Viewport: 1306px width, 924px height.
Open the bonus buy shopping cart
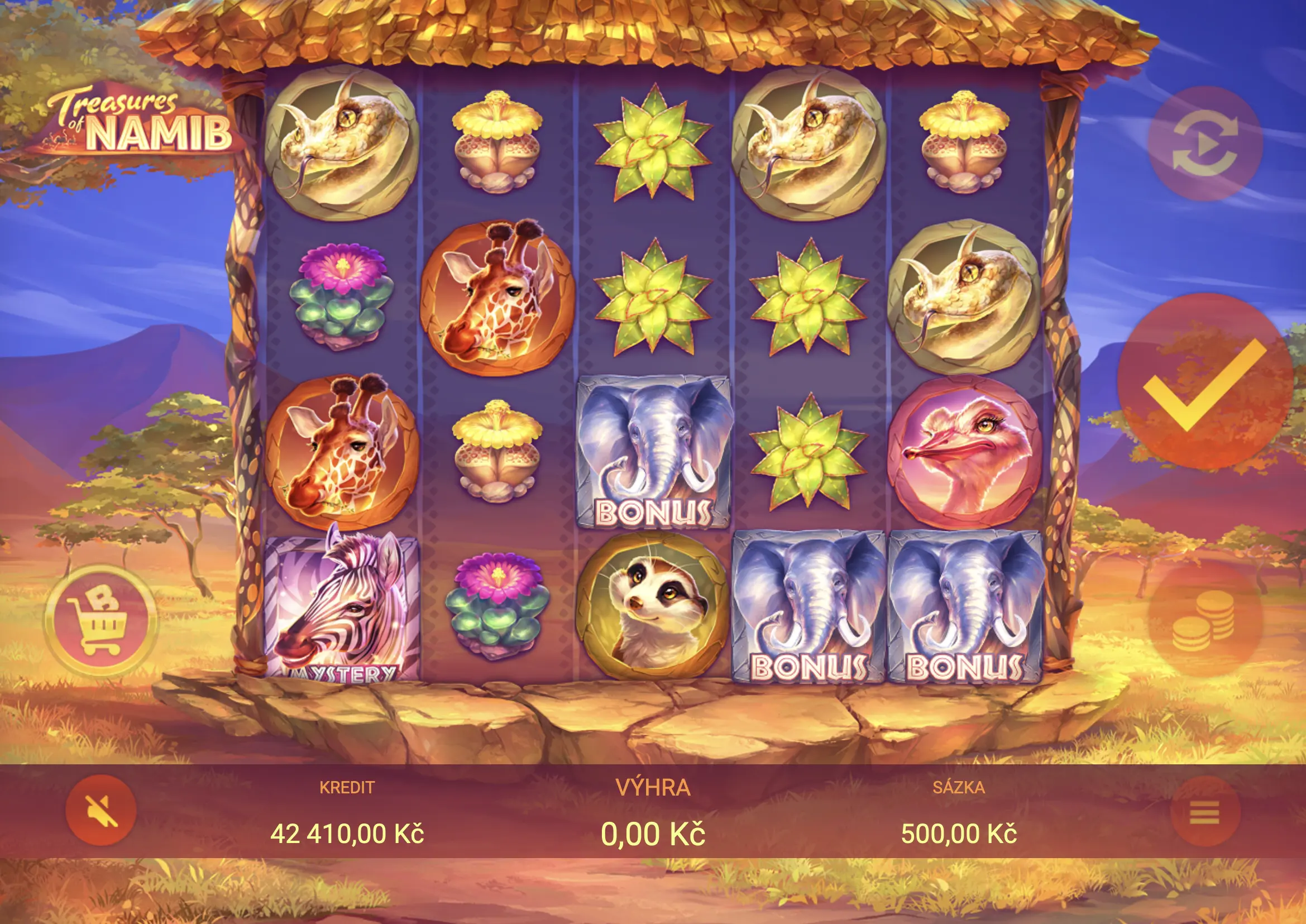101,620
